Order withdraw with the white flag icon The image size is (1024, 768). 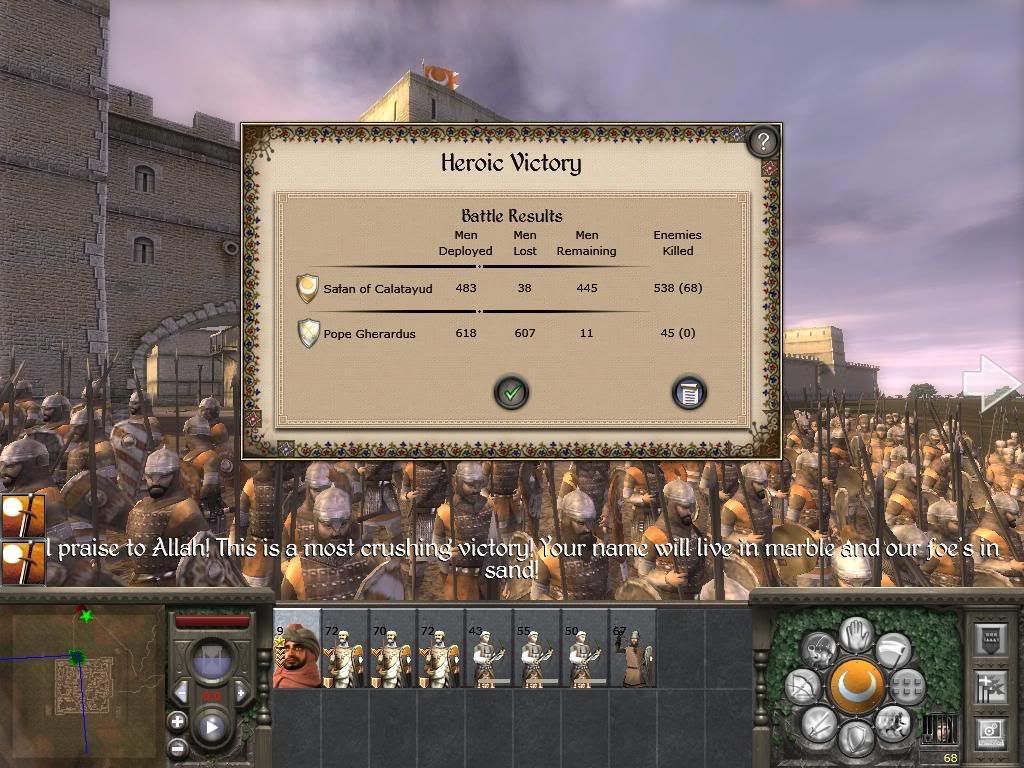point(893,651)
